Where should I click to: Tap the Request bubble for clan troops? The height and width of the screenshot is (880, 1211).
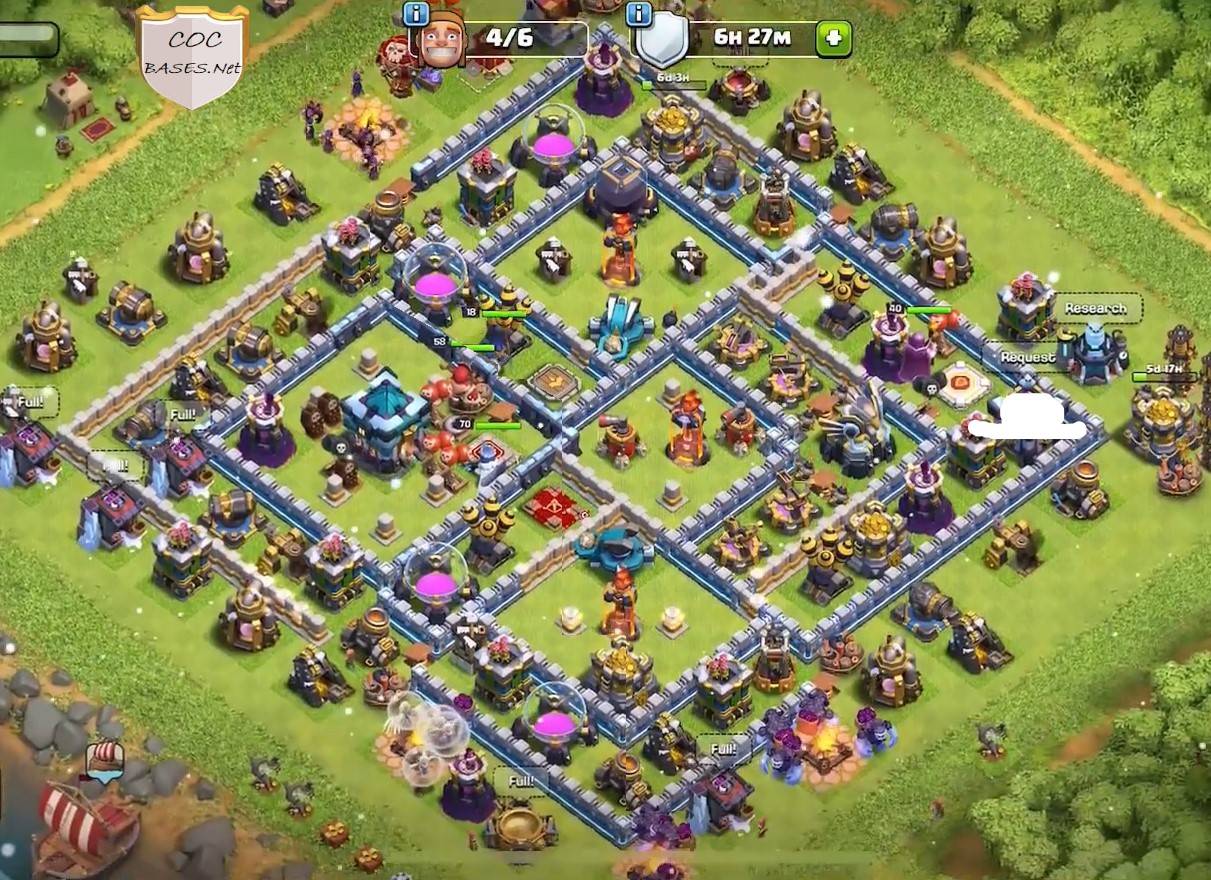point(1027,357)
